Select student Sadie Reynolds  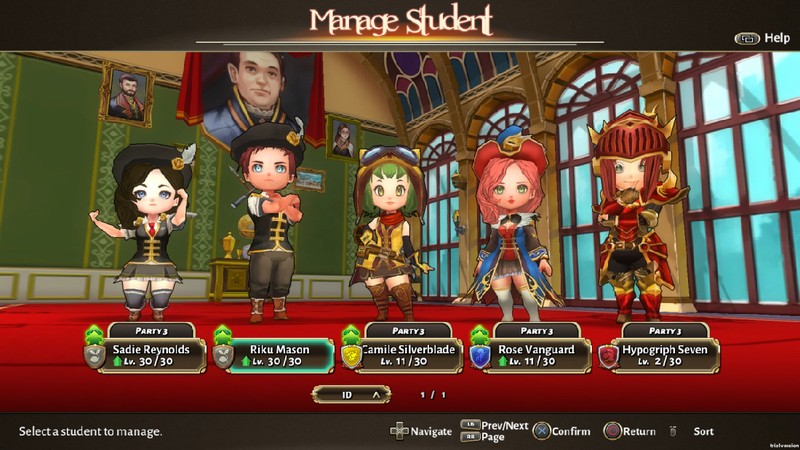tap(148, 355)
